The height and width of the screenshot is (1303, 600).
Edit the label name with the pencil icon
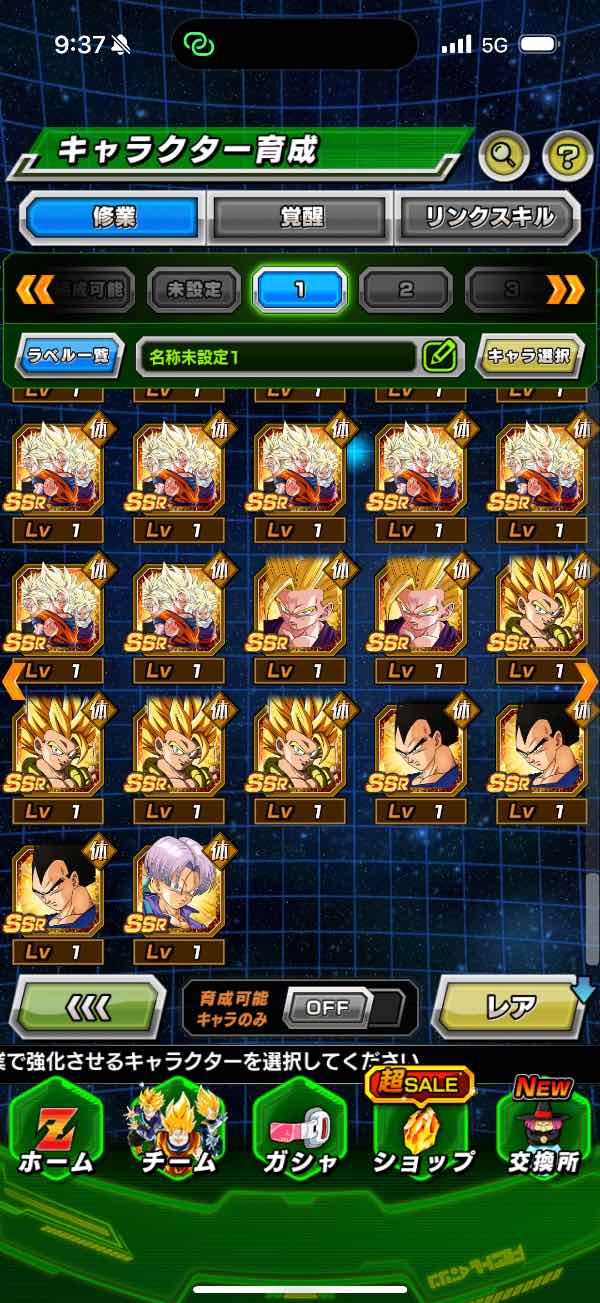440,355
